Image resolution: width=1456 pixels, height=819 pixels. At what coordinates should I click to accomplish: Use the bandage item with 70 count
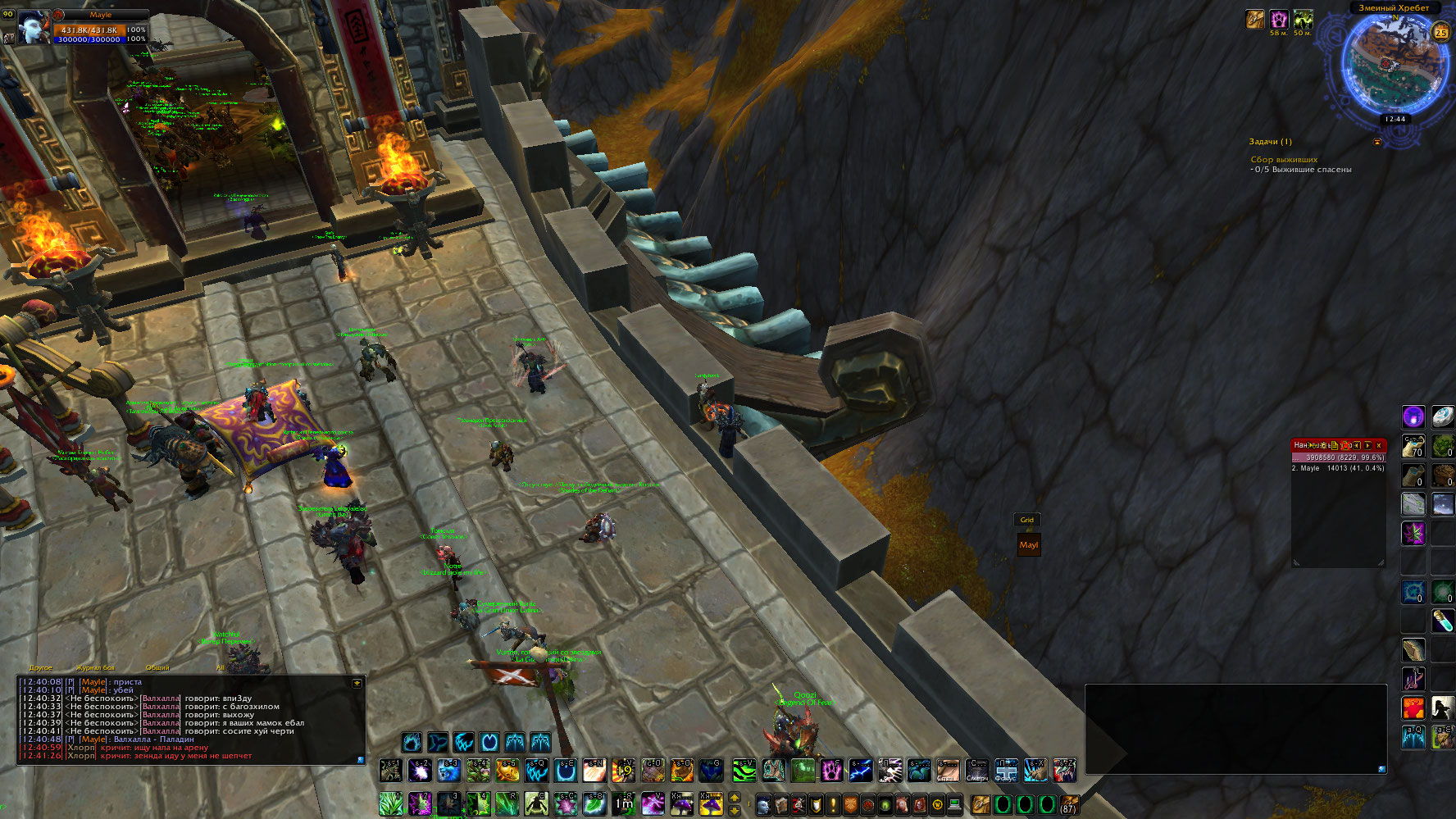click(1413, 447)
